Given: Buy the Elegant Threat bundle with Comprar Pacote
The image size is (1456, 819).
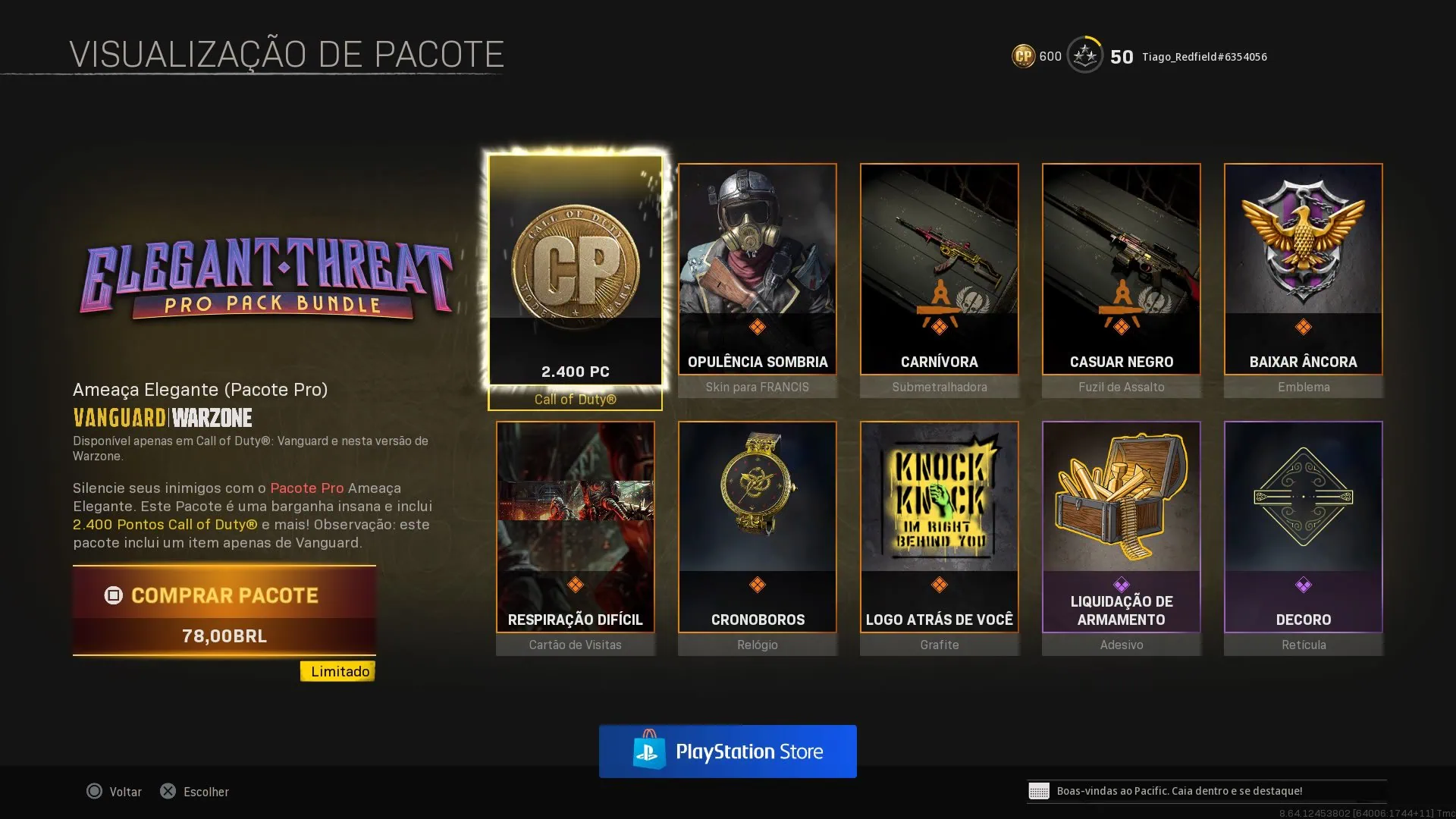Looking at the screenshot, I should click(x=224, y=610).
